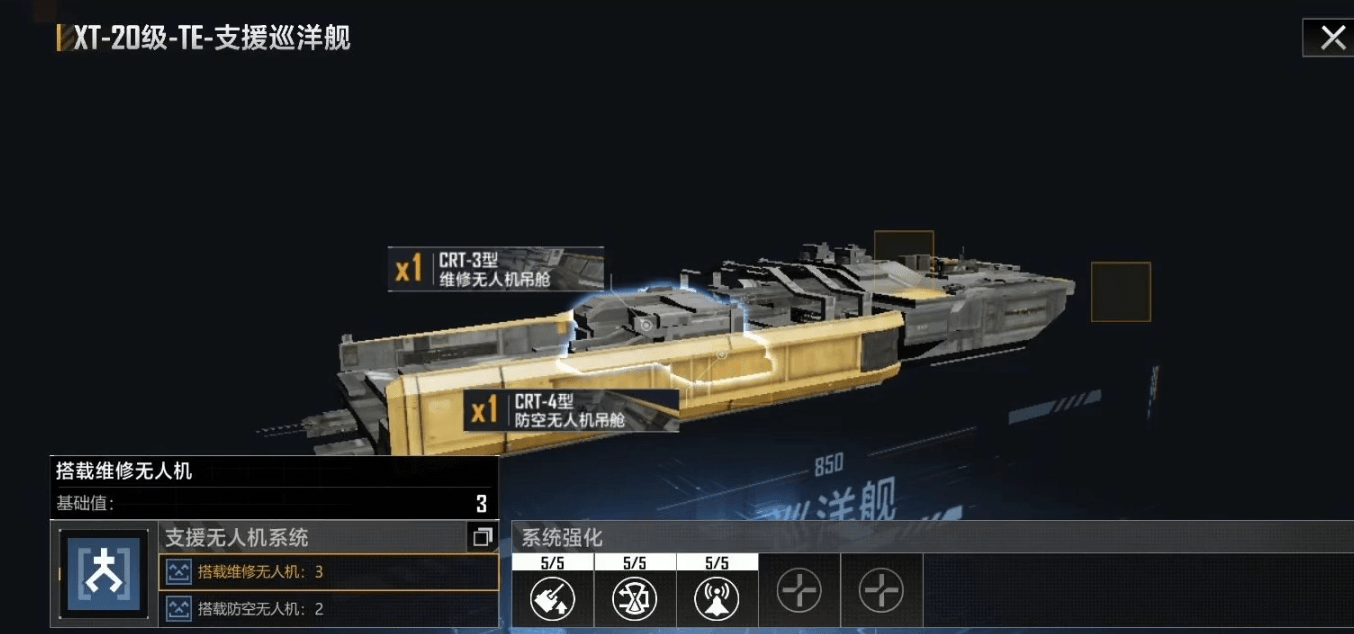Choose the 搭载维修无人机: 3 row
Screen dimensions: 1354x634
(x=328, y=572)
